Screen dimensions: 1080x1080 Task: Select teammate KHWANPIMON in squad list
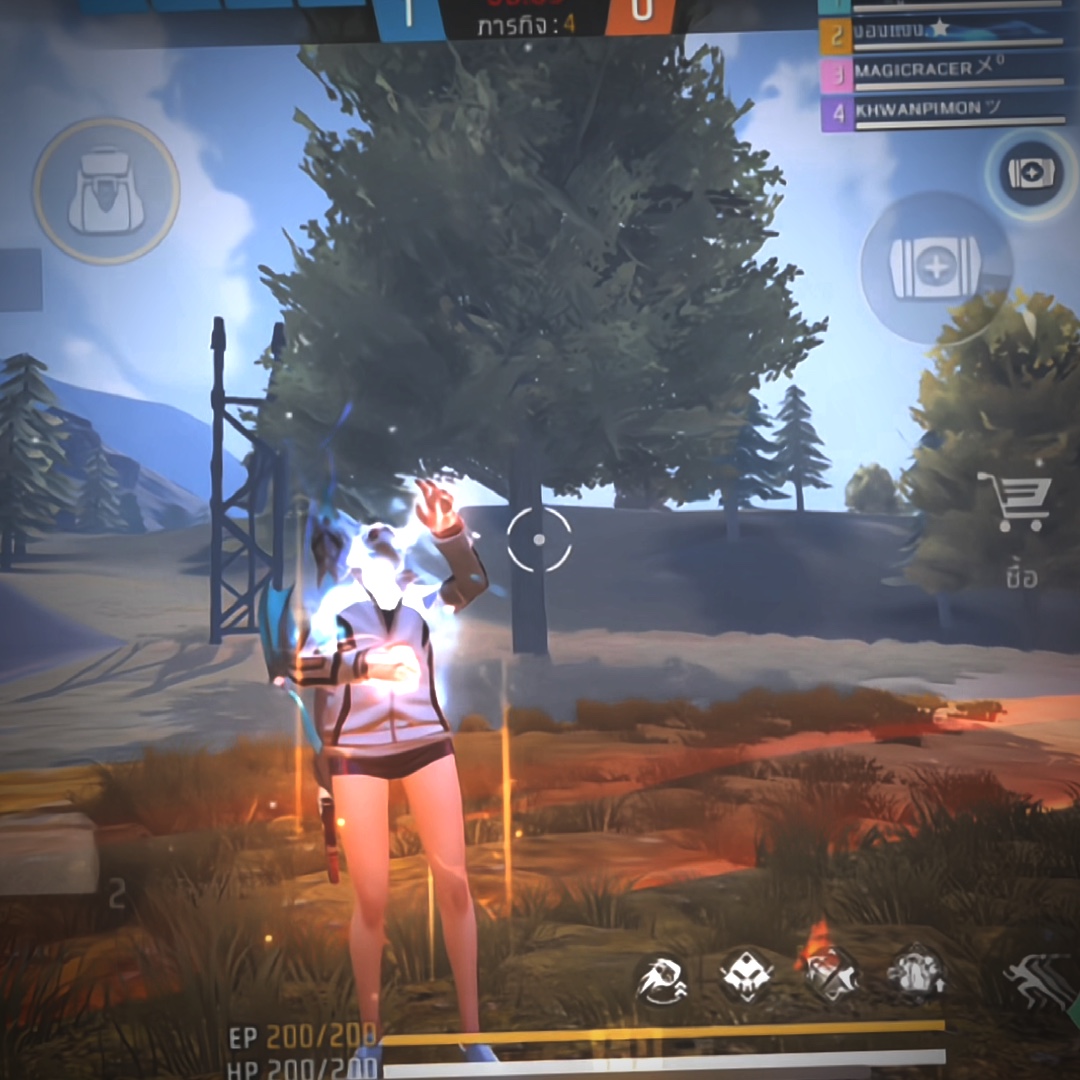(x=942, y=113)
